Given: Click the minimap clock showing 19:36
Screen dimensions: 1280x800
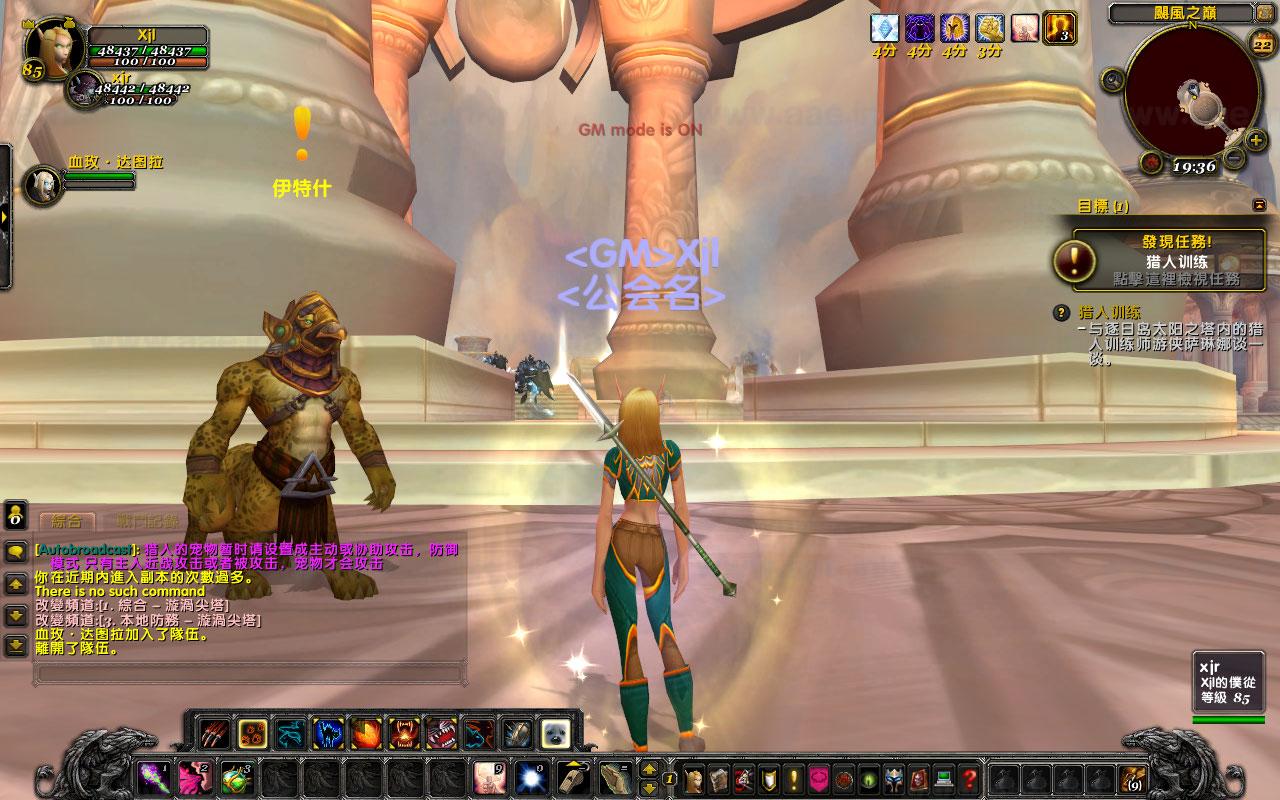Looking at the screenshot, I should pos(1191,167).
